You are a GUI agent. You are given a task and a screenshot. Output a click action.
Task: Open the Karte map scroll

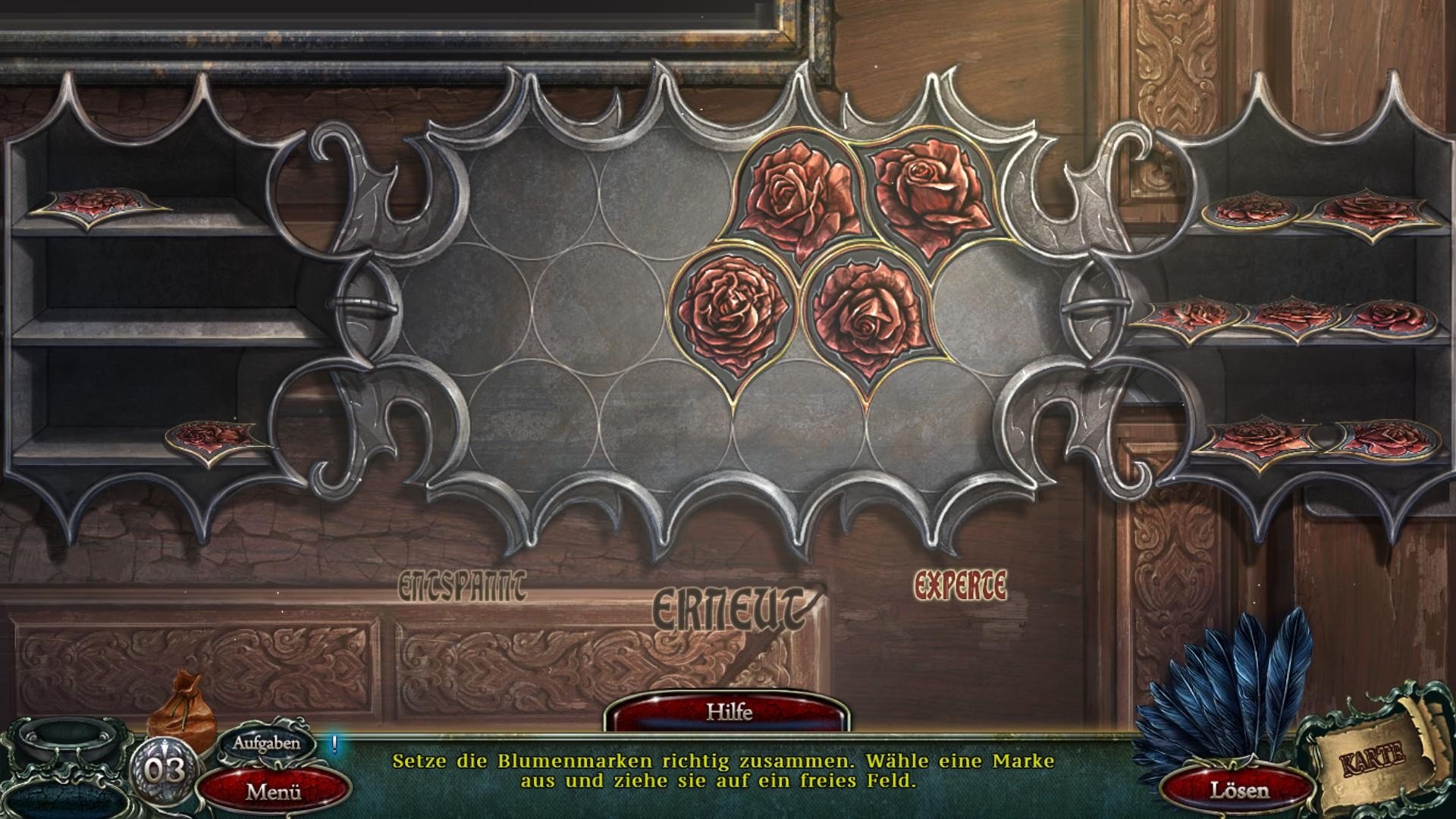pyautogui.click(x=1374, y=756)
